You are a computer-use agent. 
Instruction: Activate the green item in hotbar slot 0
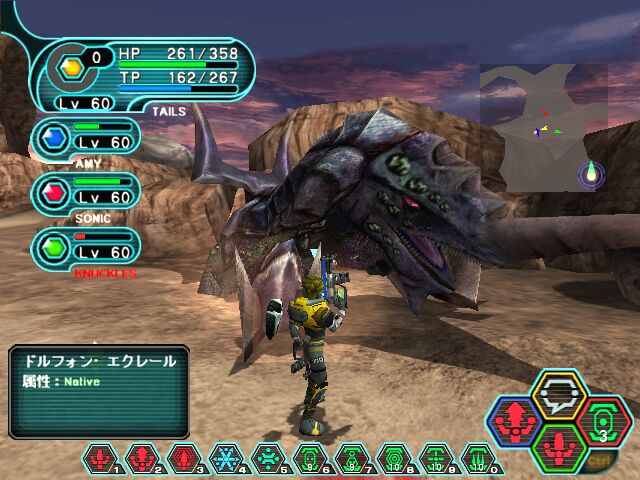tap(475, 459)
